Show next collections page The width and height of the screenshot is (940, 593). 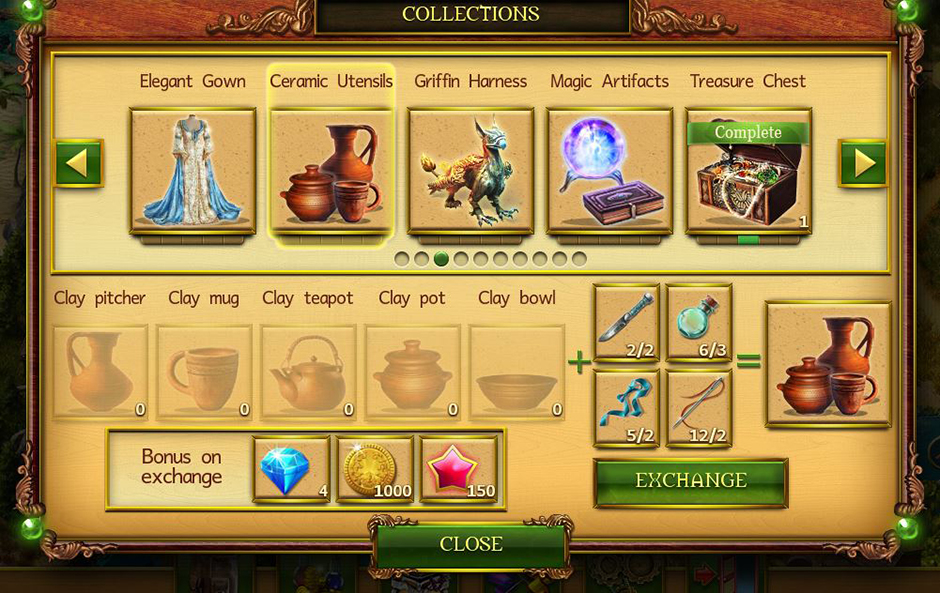click(x=863, y=163)
